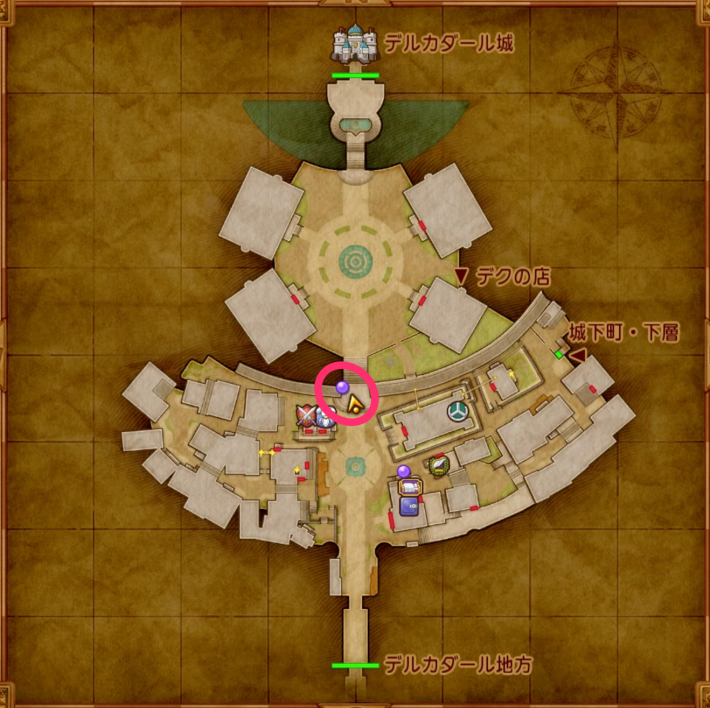
Task: Select the blue square icon below the inn
Action: 409,506
